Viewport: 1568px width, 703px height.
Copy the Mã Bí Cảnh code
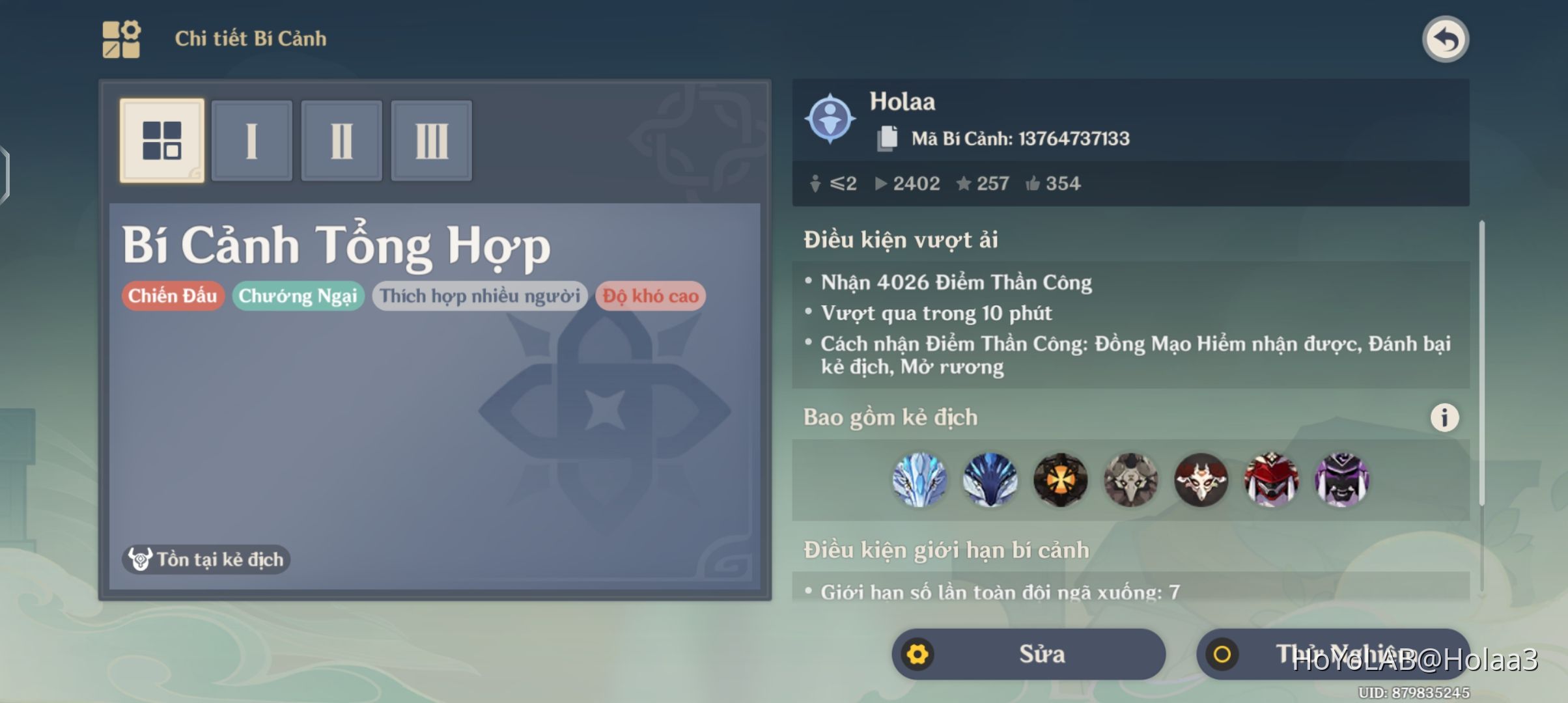(x=888, y=137)
